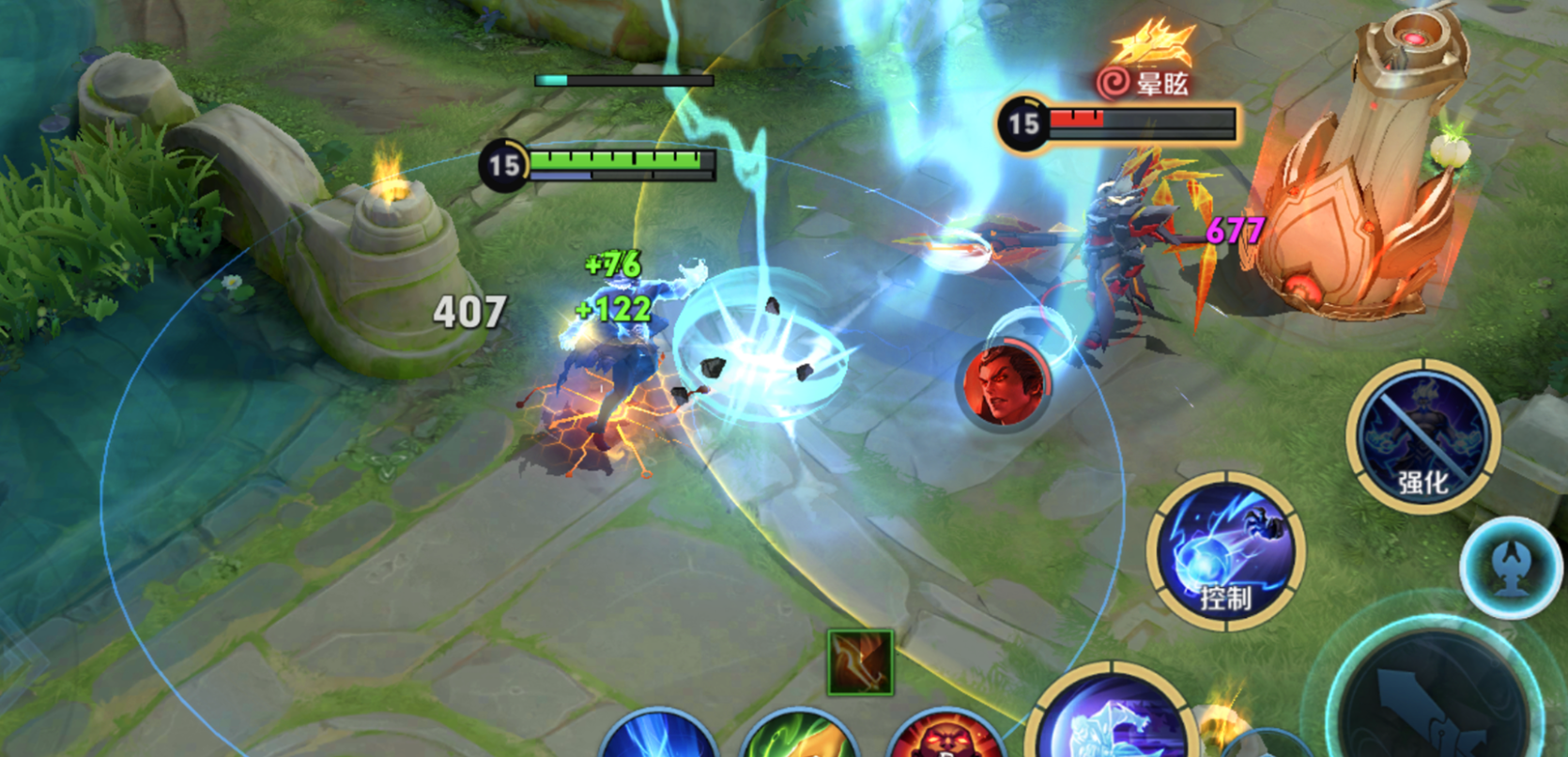The image size is (1568, 757).
Task: Activate the 强化 empower skill
Action: 1422,436
